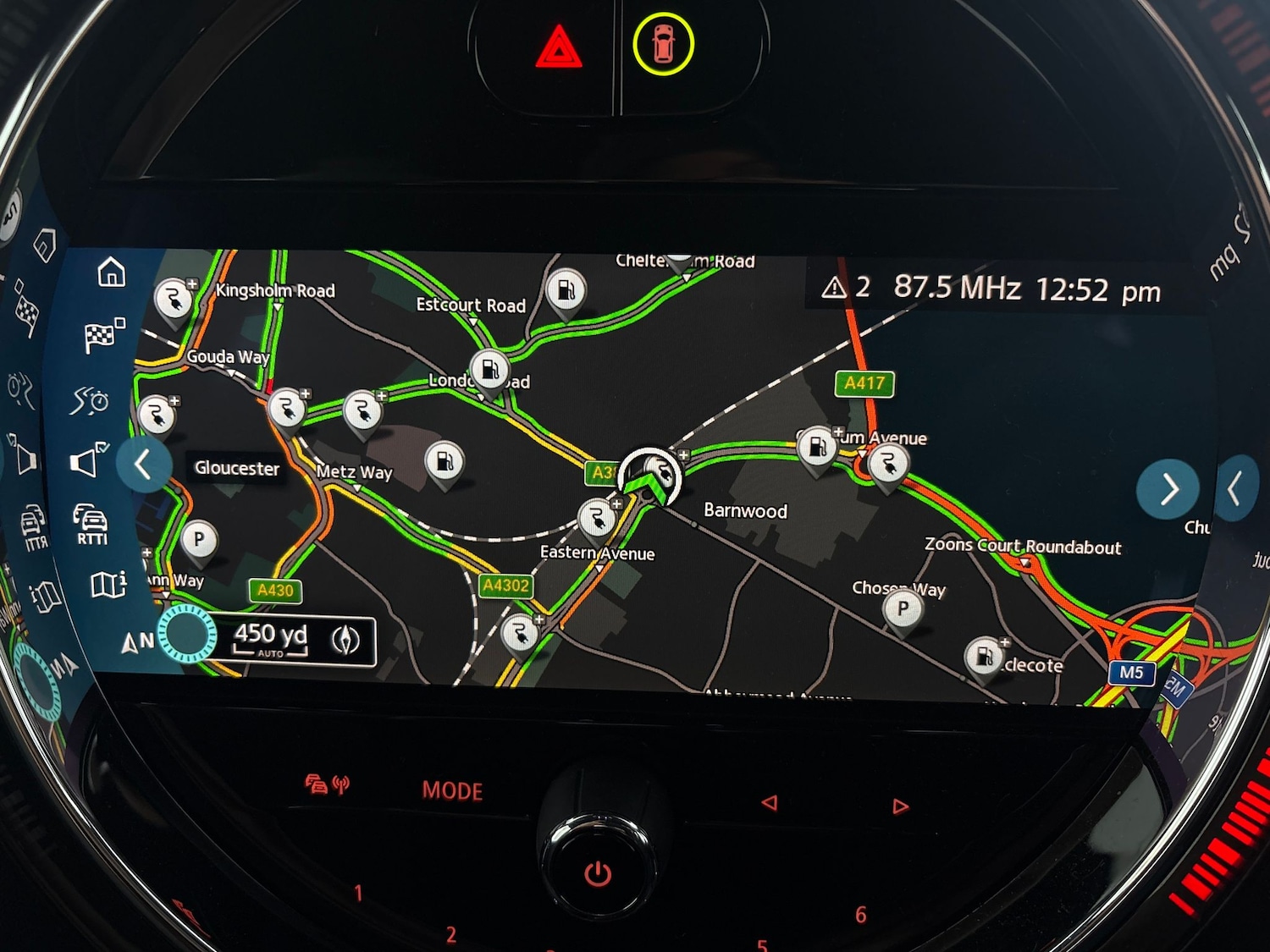This screenshot has height=952, width=1270.
Task: Click the large right chevron button
Action: [x=1168, y=489]
